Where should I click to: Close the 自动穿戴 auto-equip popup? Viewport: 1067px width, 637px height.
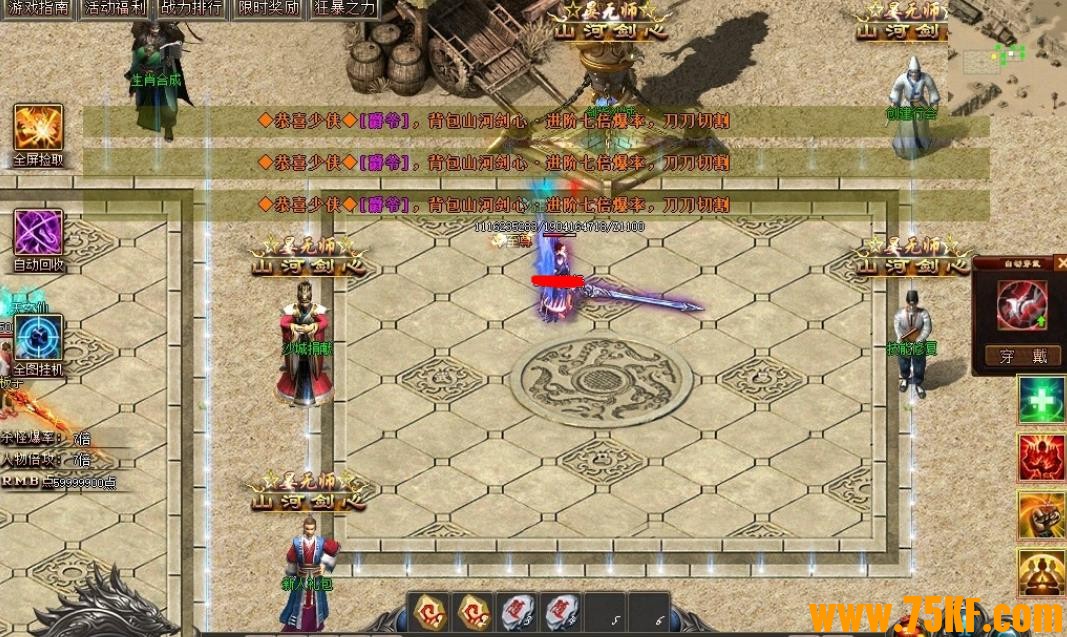(x=1061, y=262)
